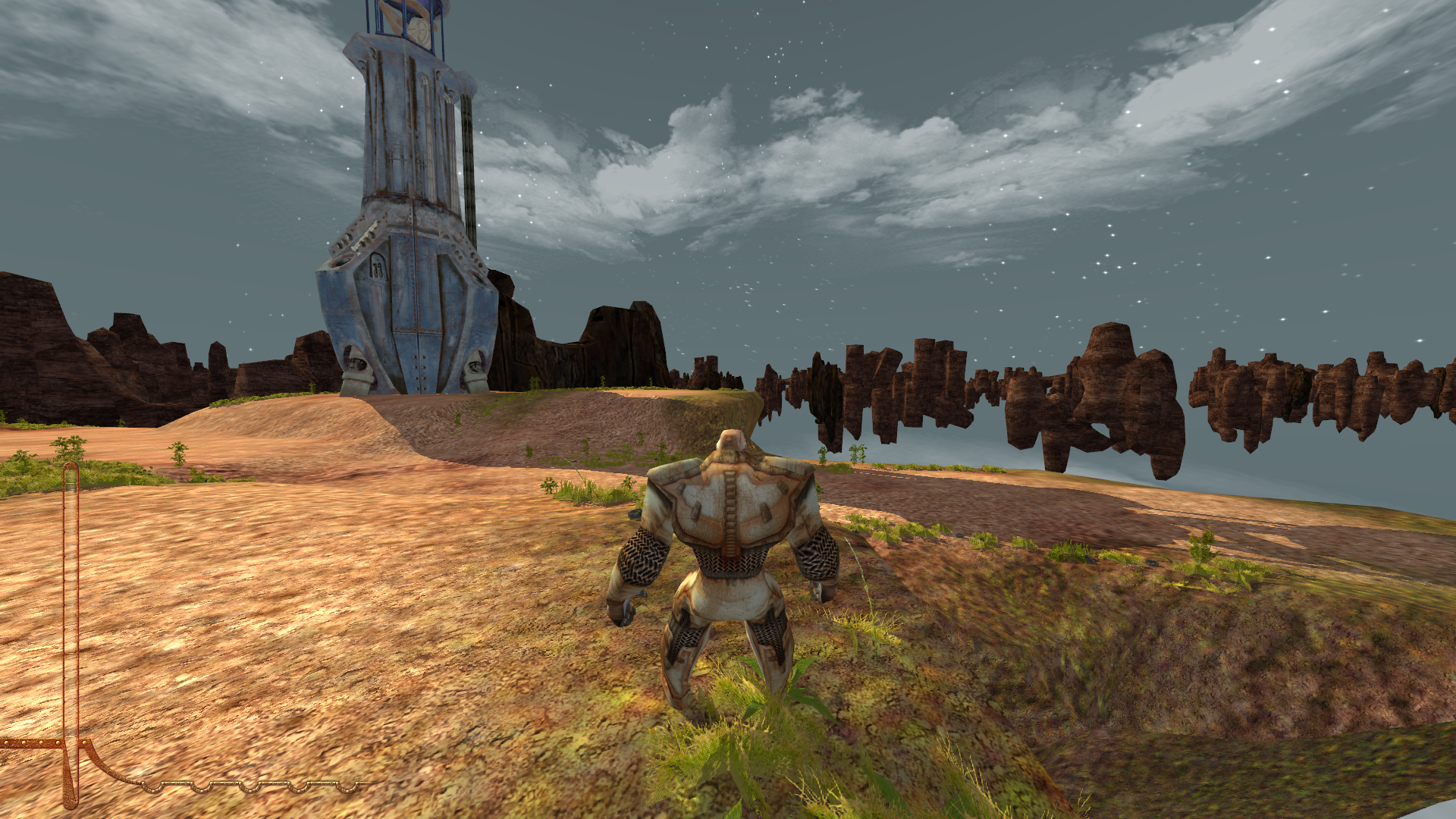Click the first quickslot in the bottom bar
The height and width of the screenshot is (819, 1456).
(153, 786)
